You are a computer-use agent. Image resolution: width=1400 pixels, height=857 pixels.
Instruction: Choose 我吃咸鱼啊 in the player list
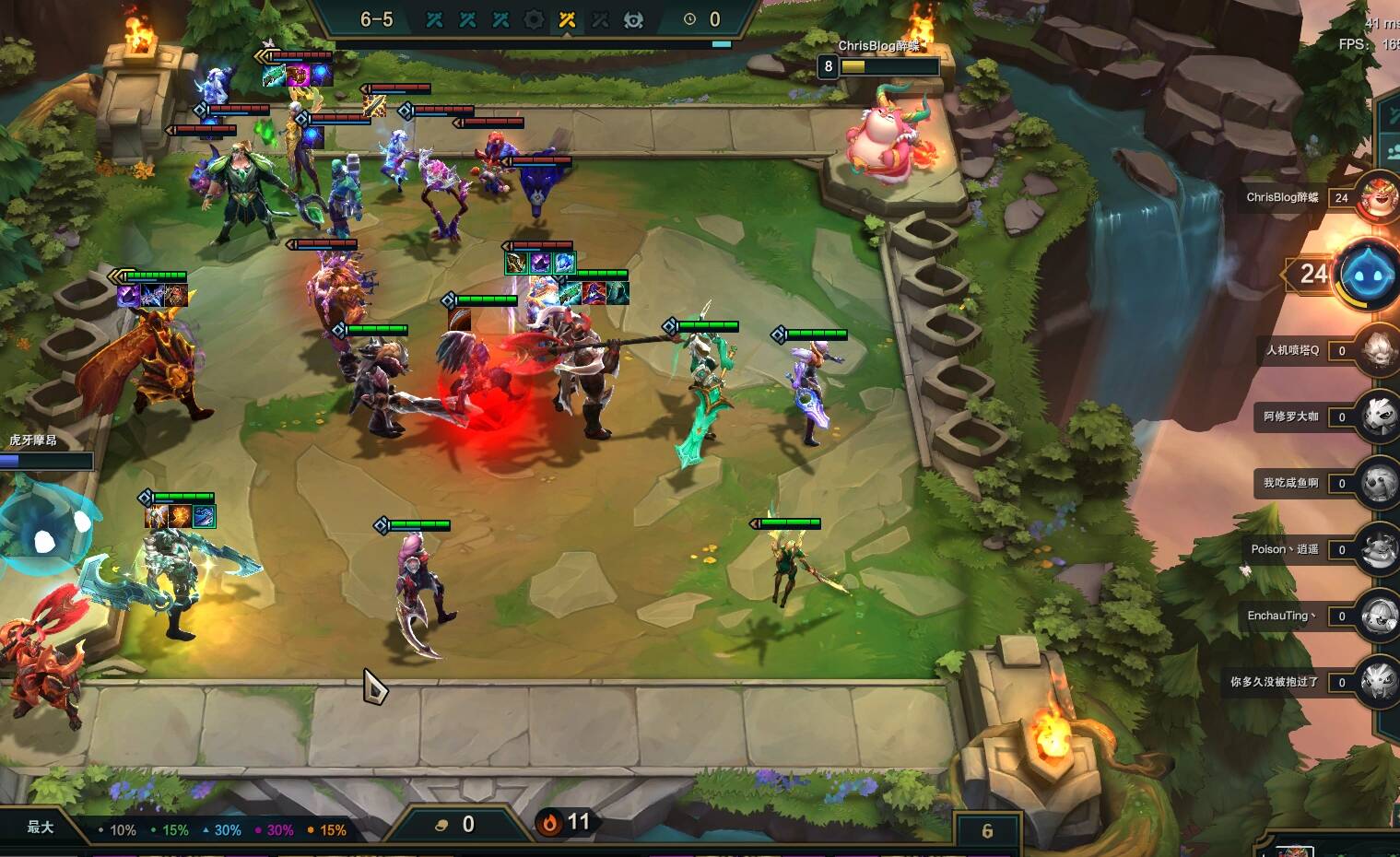point(1290,483)
